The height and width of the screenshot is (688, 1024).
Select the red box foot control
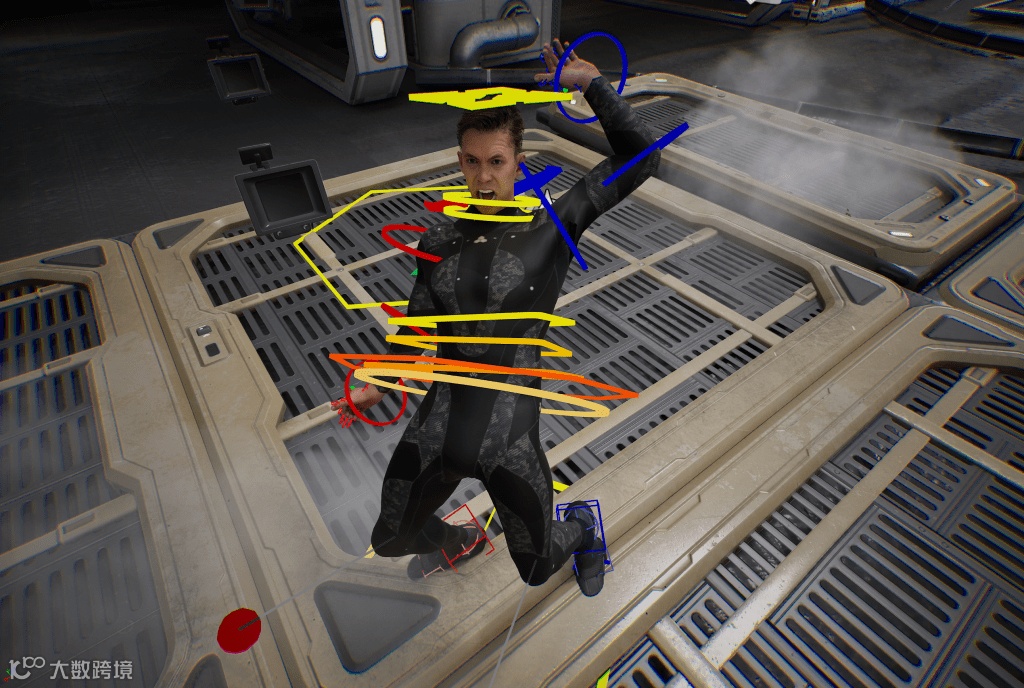pos(467,538)
